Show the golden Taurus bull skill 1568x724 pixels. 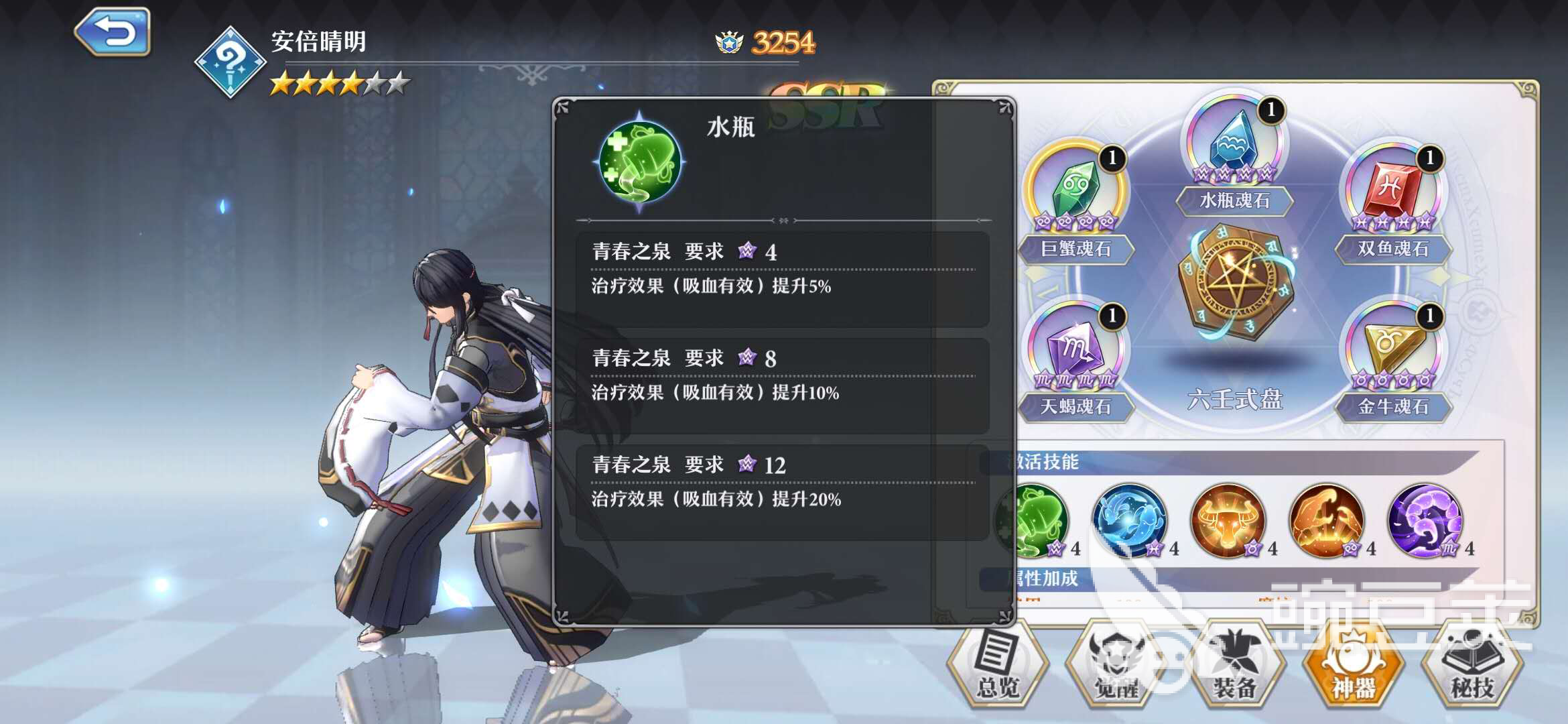click(x=1228, y=520)
